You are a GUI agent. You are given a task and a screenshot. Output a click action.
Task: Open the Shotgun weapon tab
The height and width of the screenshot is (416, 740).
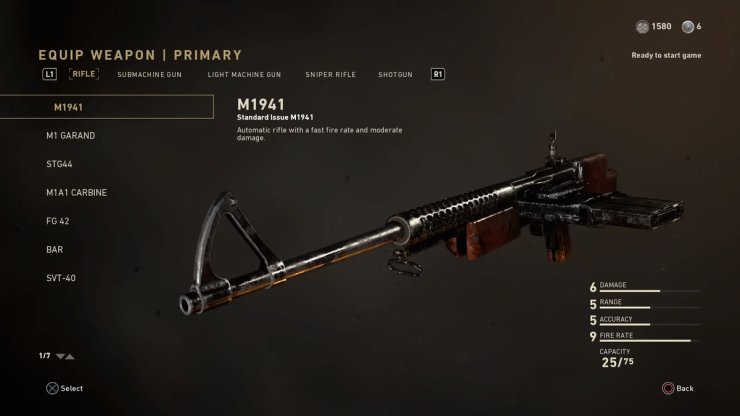(x=395, y=74)
